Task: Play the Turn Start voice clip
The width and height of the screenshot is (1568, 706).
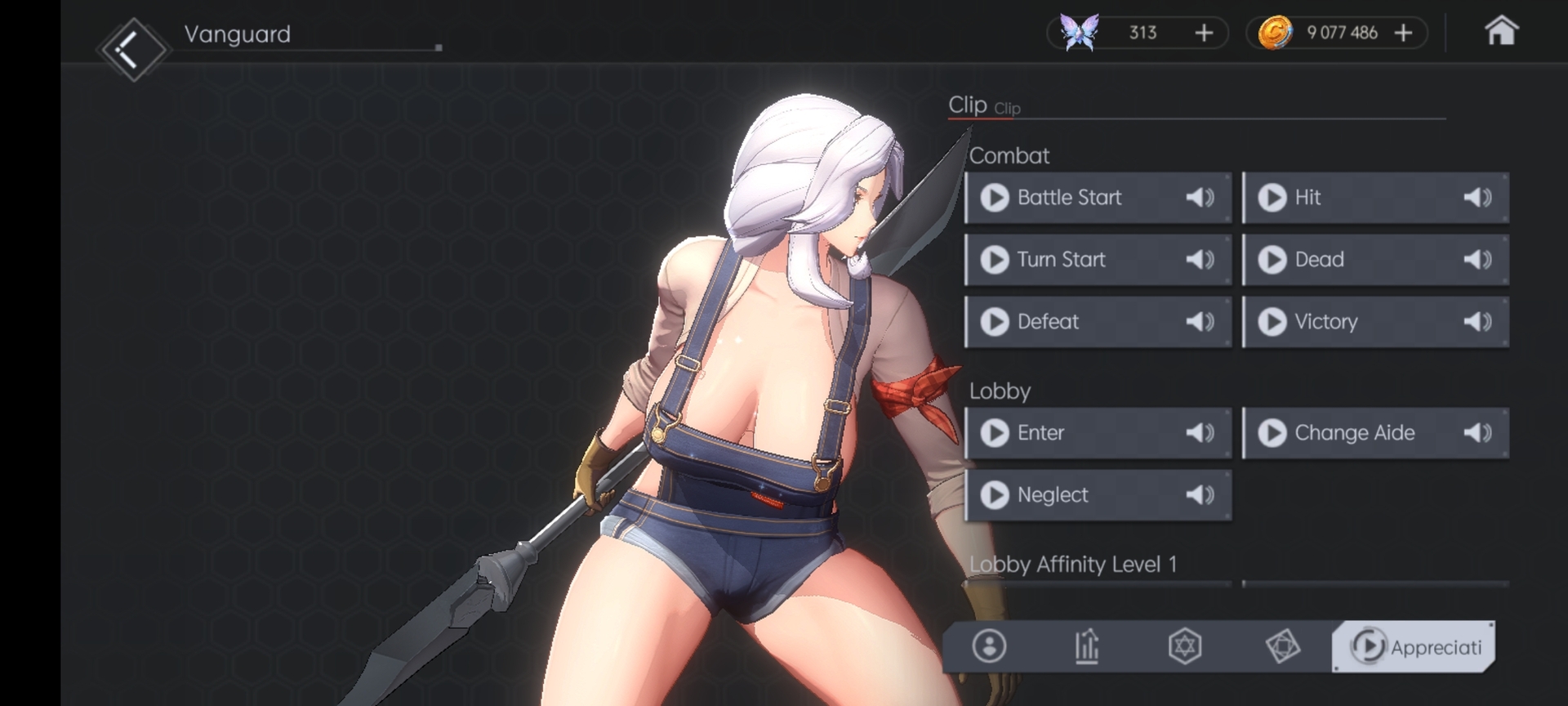Action: (x=995, y=260)
